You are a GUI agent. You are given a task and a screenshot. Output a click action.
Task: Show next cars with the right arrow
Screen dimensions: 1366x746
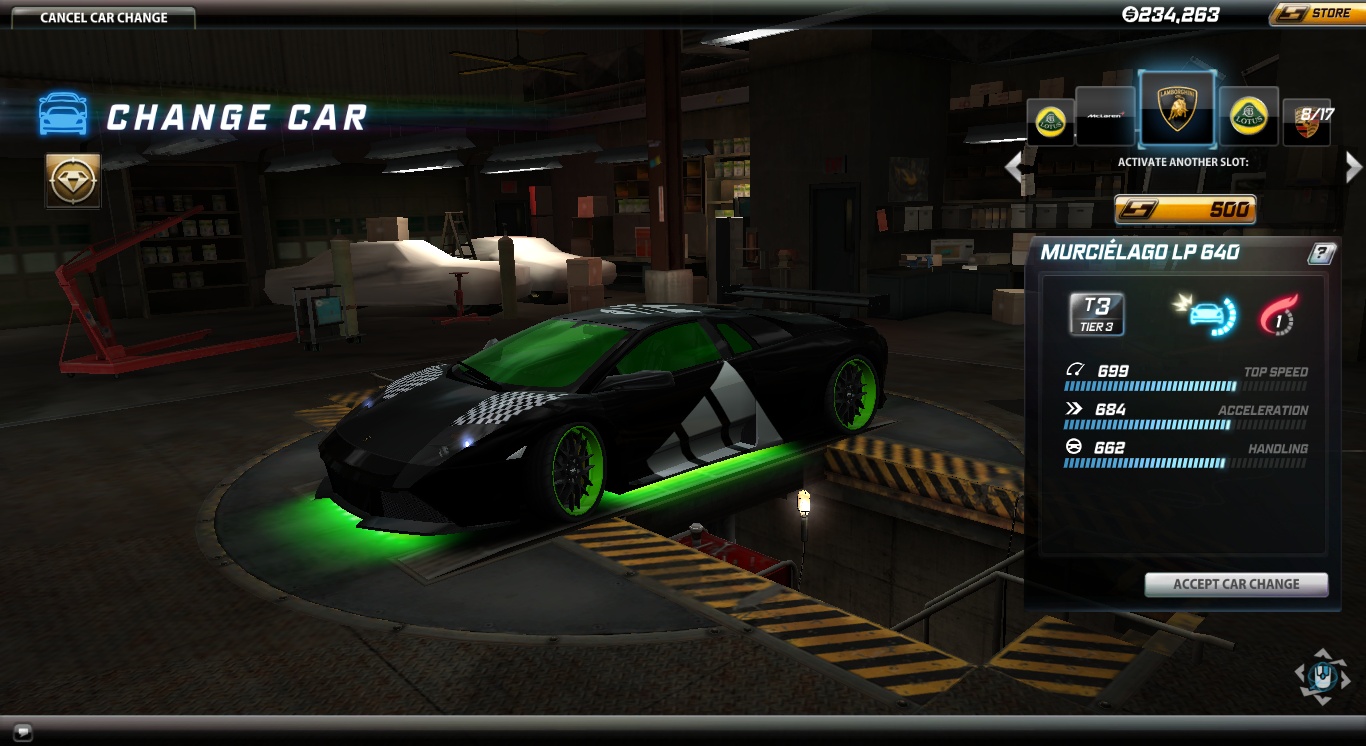[x=1353, y=167]
